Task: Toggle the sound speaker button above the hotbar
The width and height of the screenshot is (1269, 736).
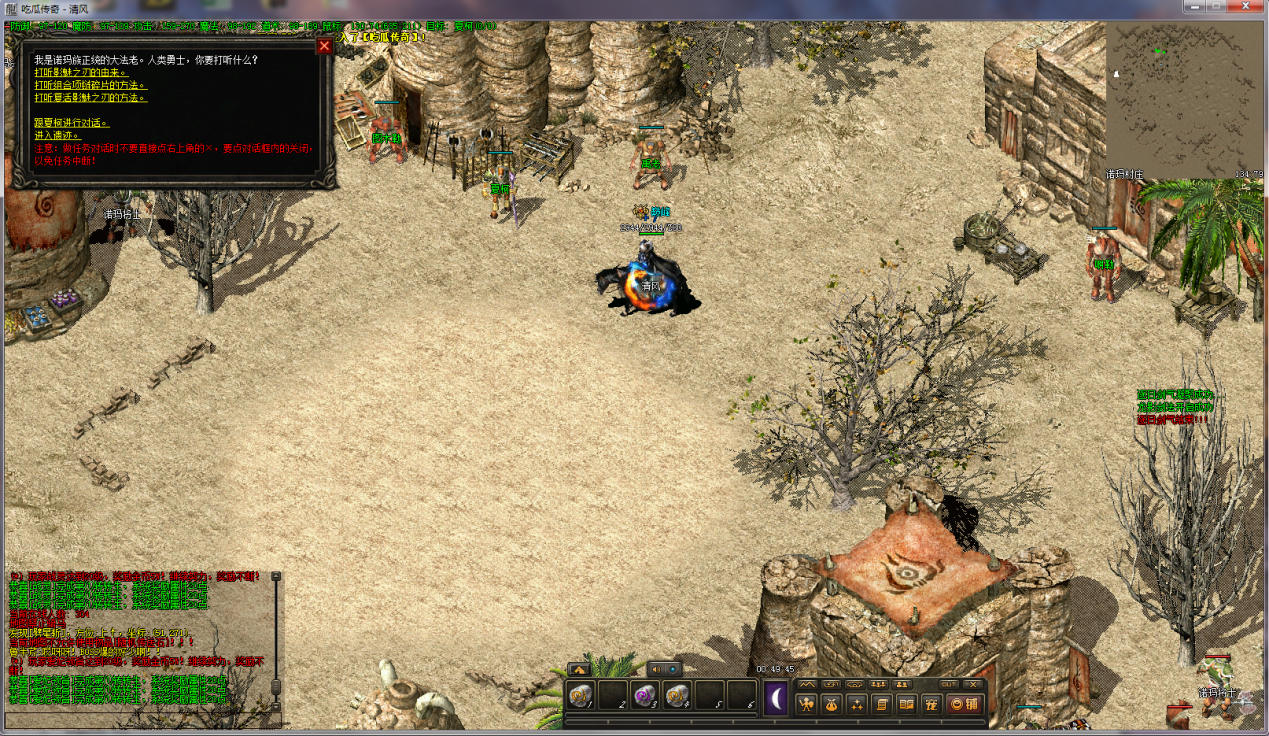Action: (x=656, y=669)
